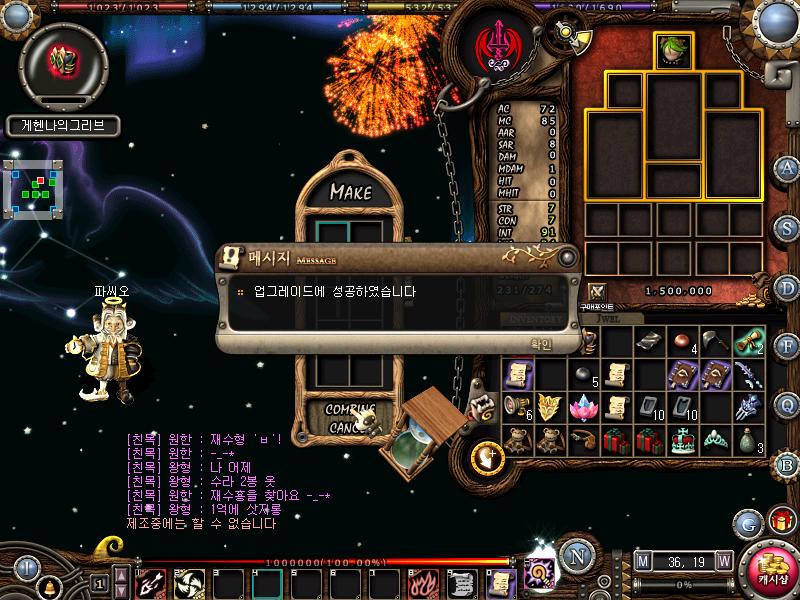This screenshot has height=600, width=800.
Task: Select the megaphone item stack of 6
Action: pyautogui.click(x=517, y=407)
